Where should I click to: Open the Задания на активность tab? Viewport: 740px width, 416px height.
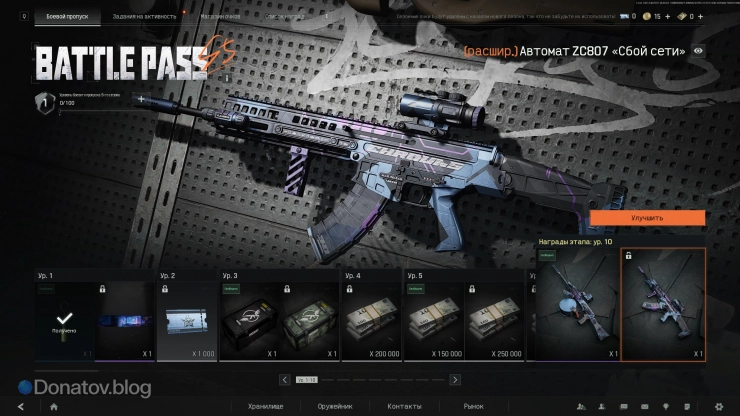pos(144,17)
